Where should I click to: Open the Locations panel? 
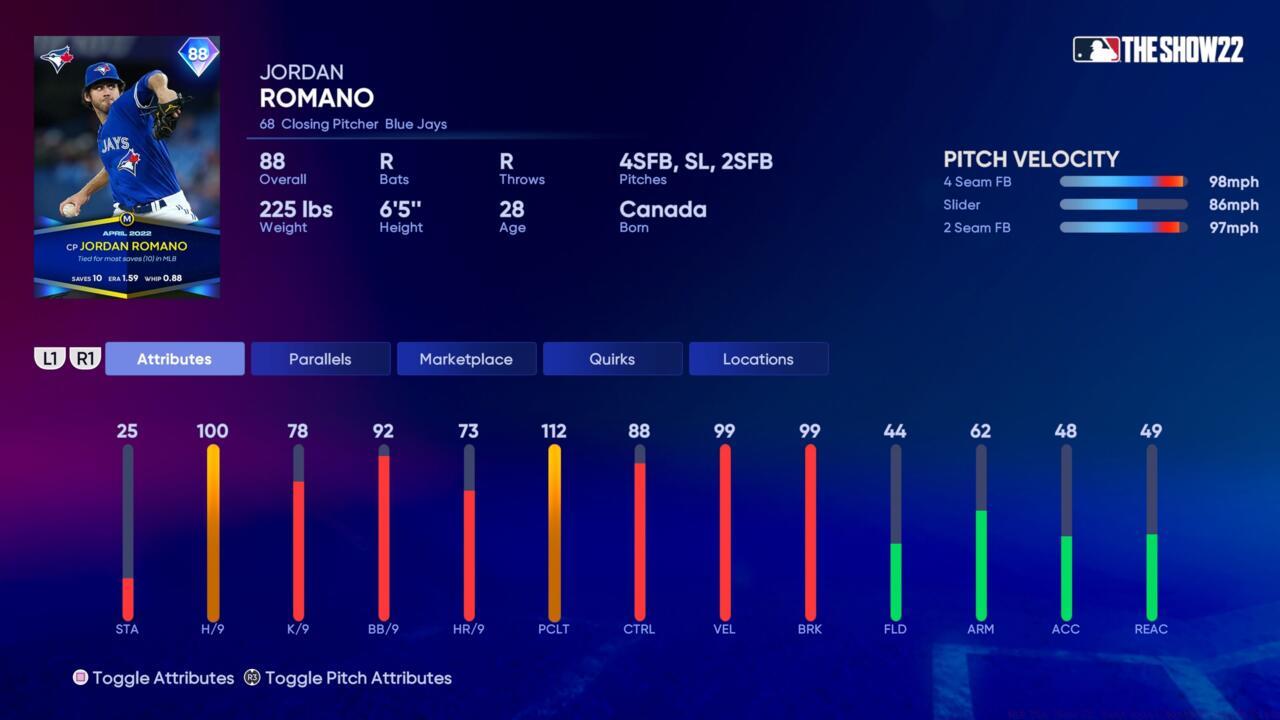click(x=758, y=358)
